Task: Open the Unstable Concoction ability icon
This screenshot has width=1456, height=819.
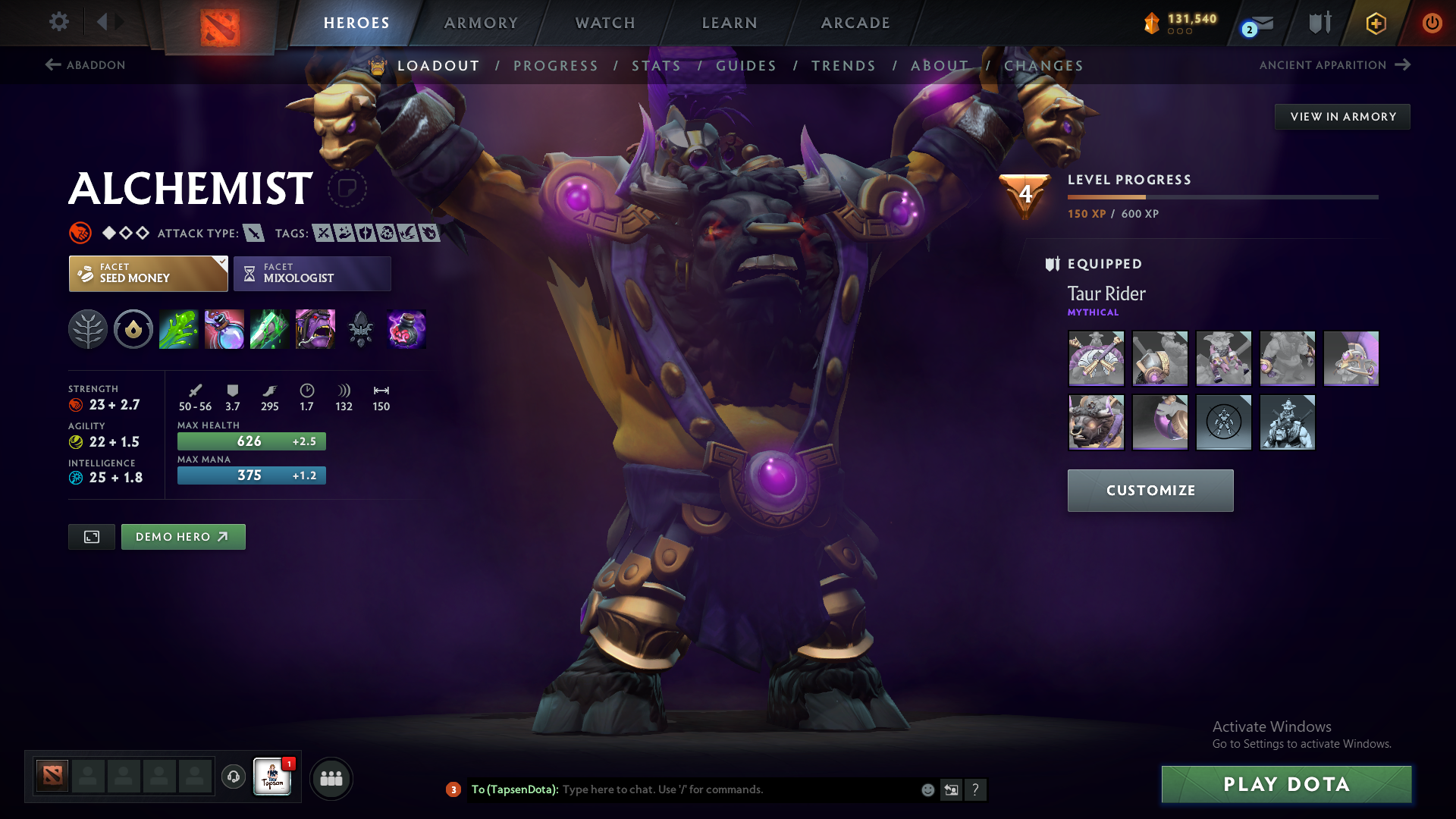Action: click(224, 329)
